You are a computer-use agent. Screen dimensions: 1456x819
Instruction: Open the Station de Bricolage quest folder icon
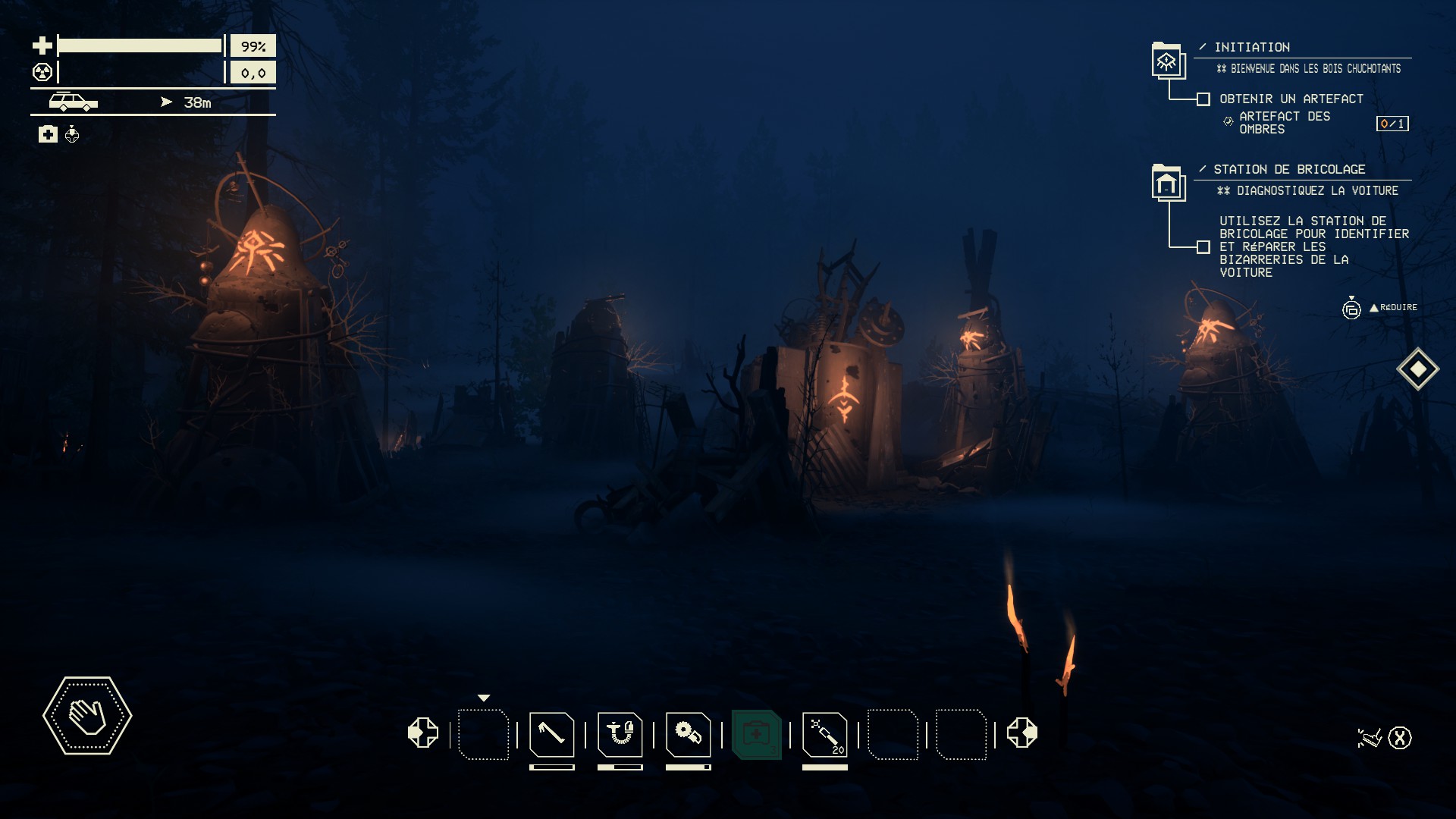1168,183
